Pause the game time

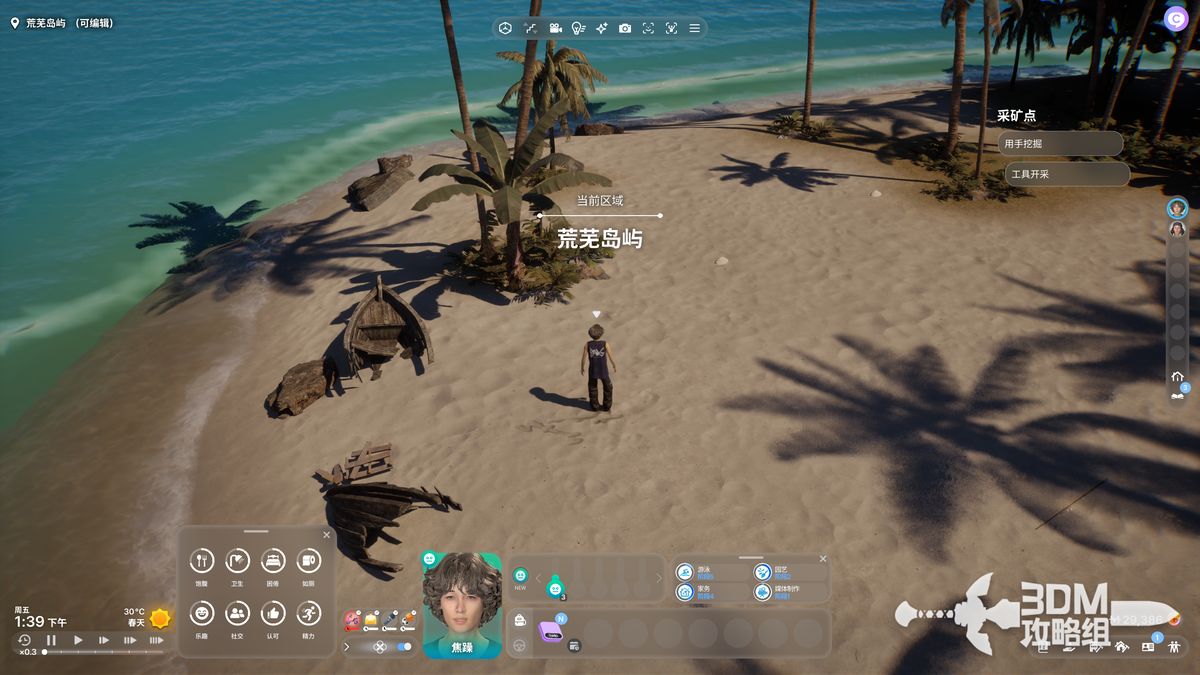[x=51, y=640]
